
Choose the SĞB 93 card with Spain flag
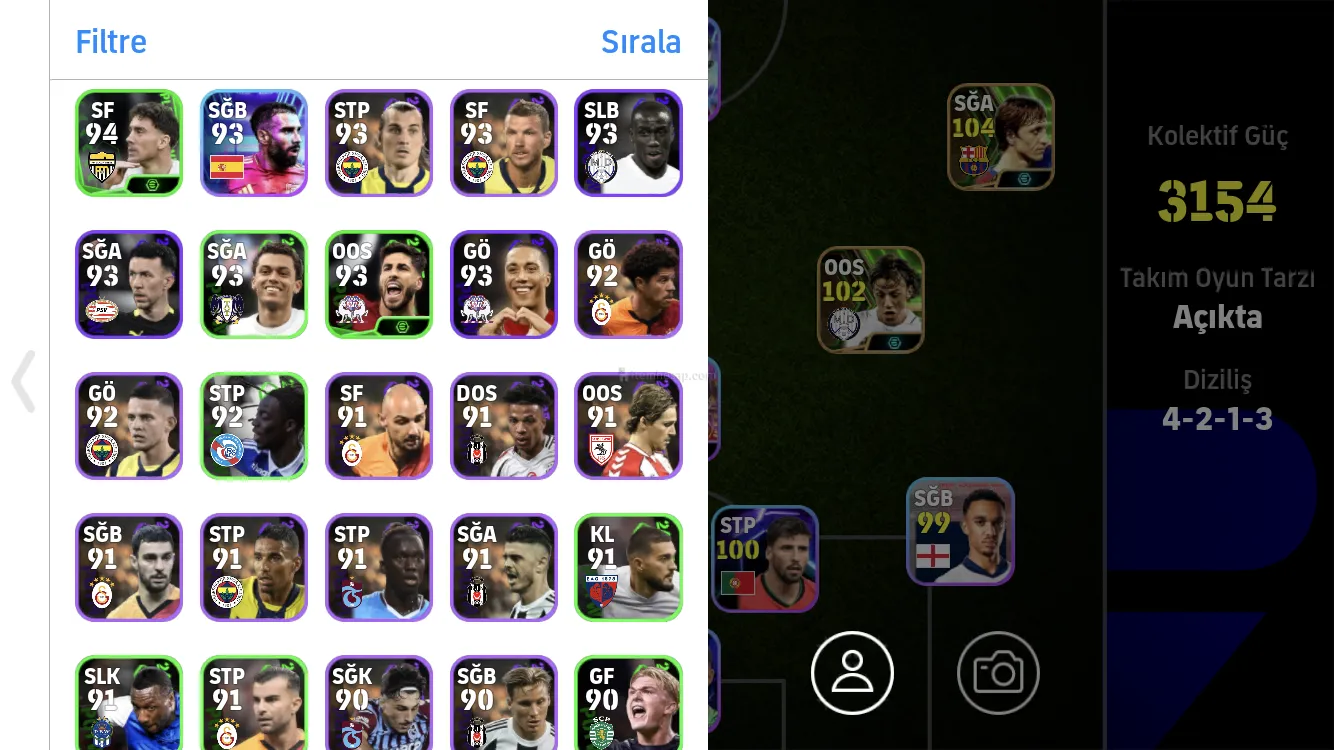254,143
